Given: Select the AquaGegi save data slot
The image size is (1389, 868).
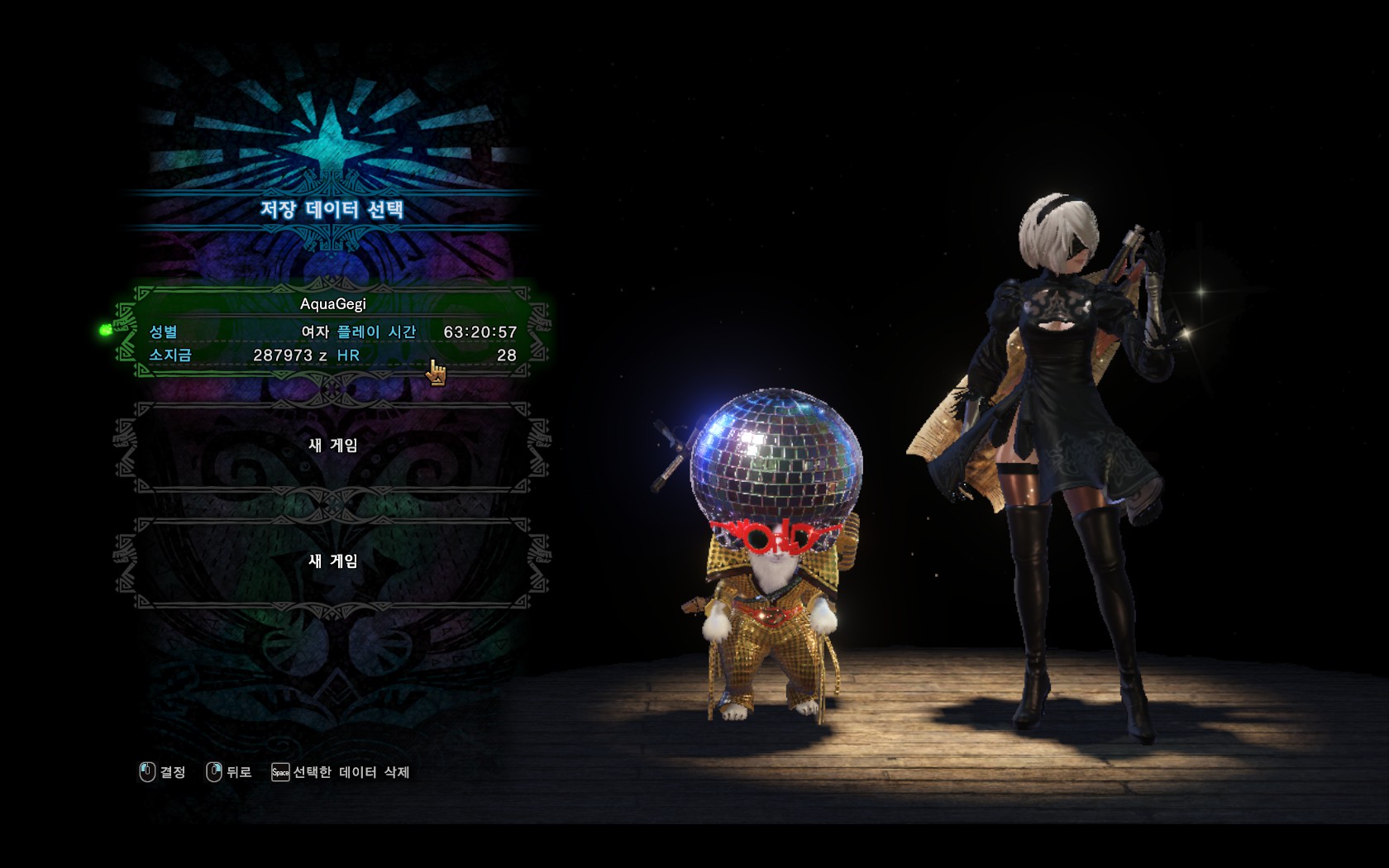Looking at the screenshot, I should (x=332, y=330).
